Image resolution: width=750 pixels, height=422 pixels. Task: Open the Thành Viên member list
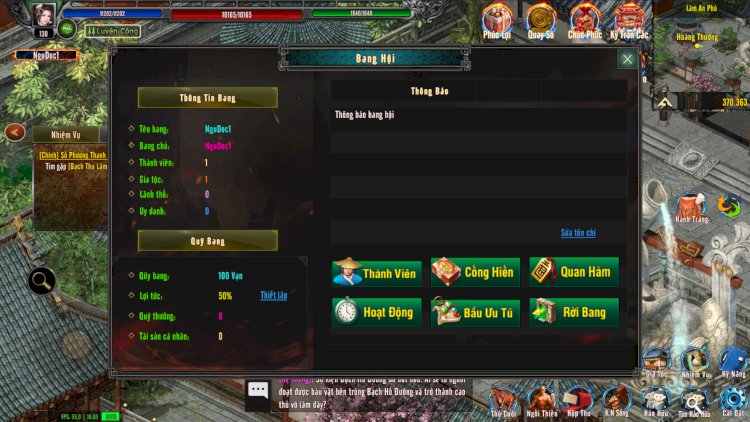pos(377,272)
